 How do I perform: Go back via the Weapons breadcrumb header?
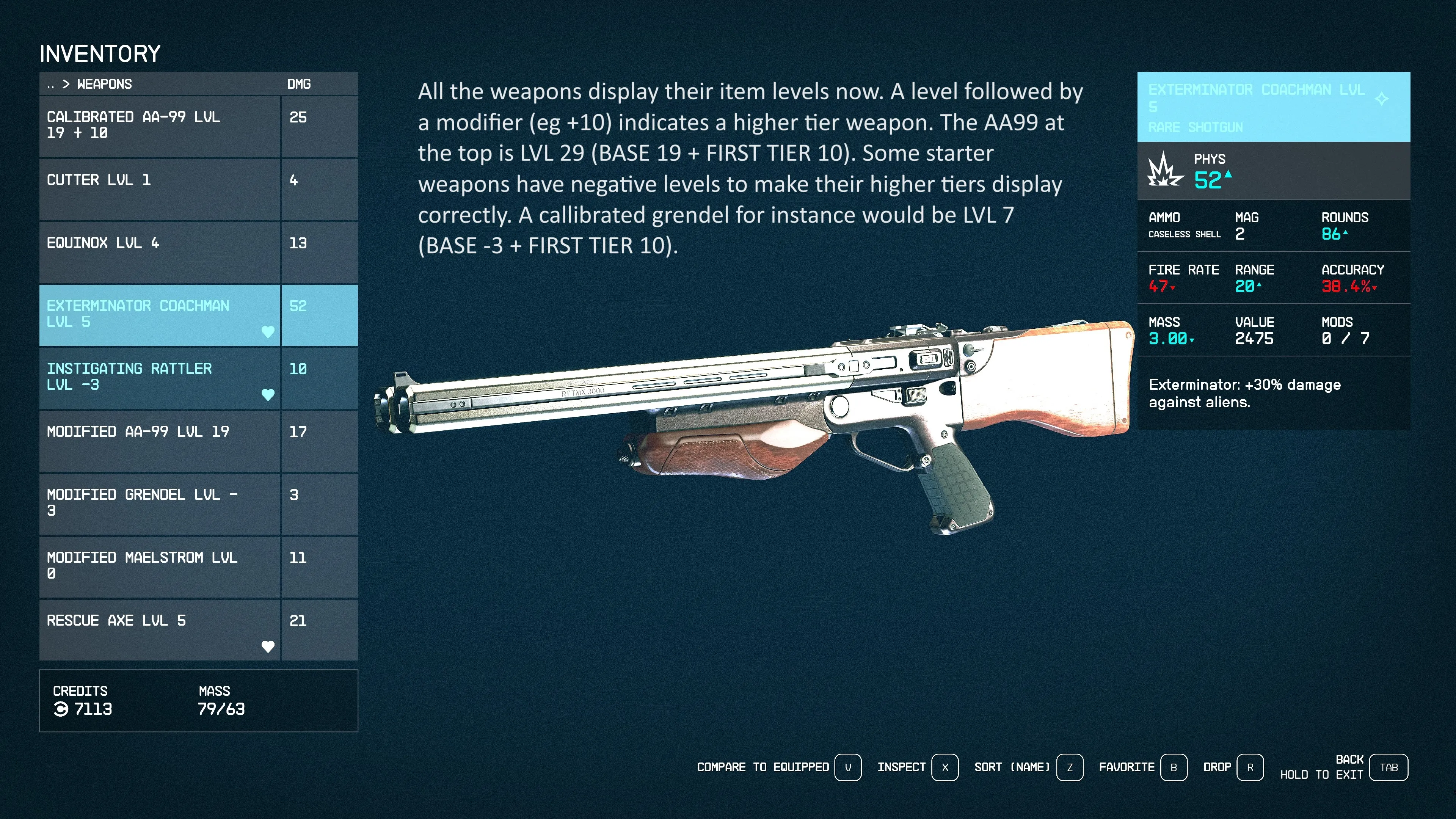(x=90, y=84)
